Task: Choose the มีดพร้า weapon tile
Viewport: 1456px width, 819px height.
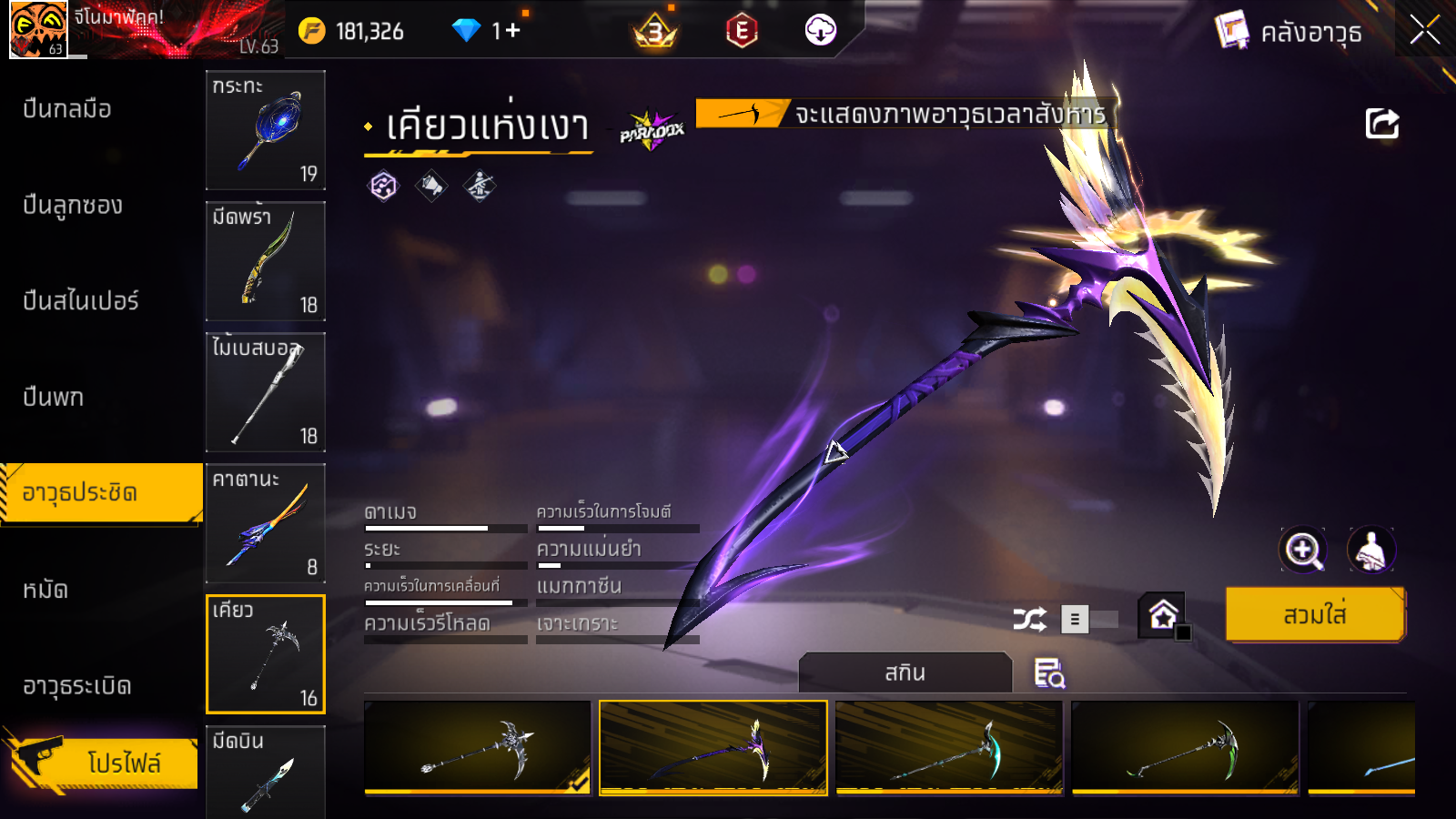Action: [266, 261]
